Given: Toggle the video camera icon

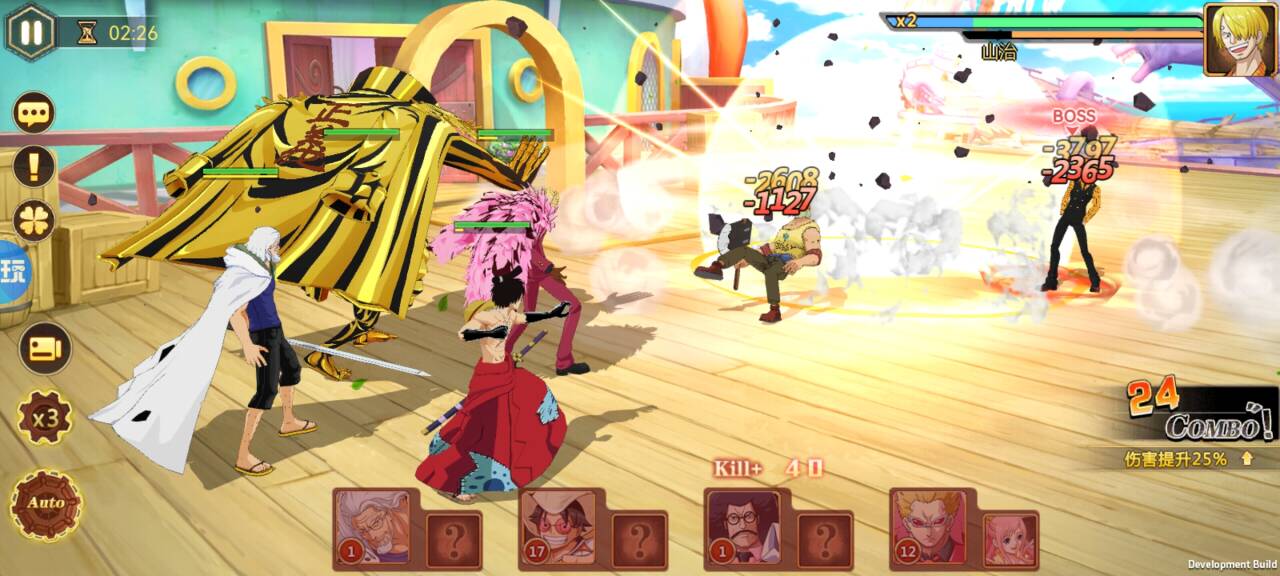Looking at the screenshot, I should click(45, 348).
